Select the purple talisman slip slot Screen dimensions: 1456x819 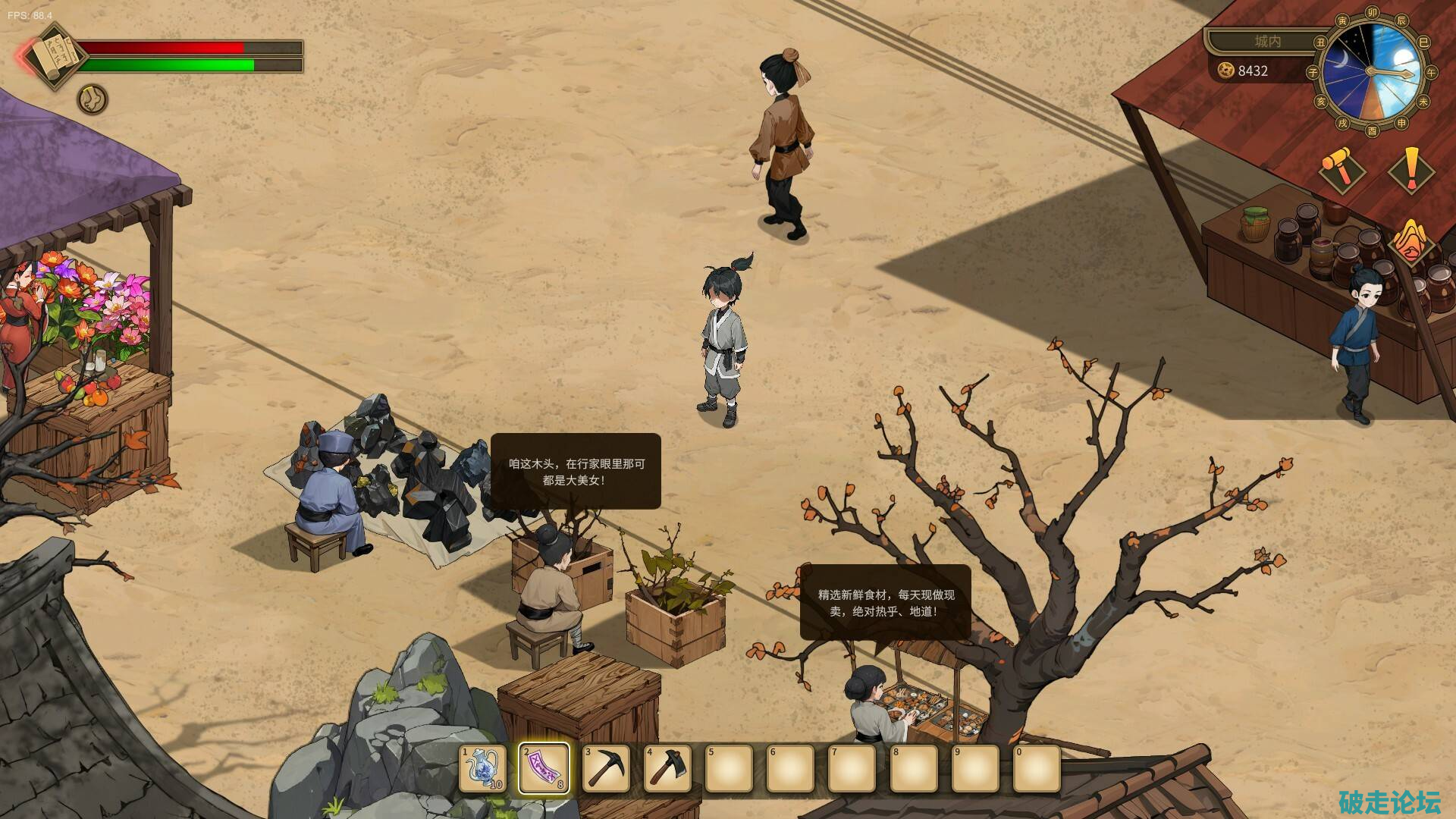[x=544, y=768]
